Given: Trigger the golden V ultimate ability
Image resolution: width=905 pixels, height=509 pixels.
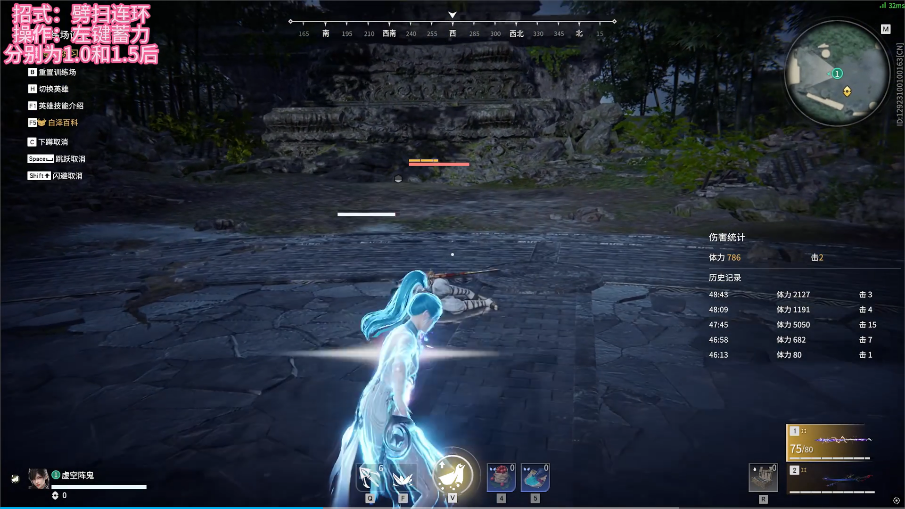Looking at the screenshot, I should 453,475.
